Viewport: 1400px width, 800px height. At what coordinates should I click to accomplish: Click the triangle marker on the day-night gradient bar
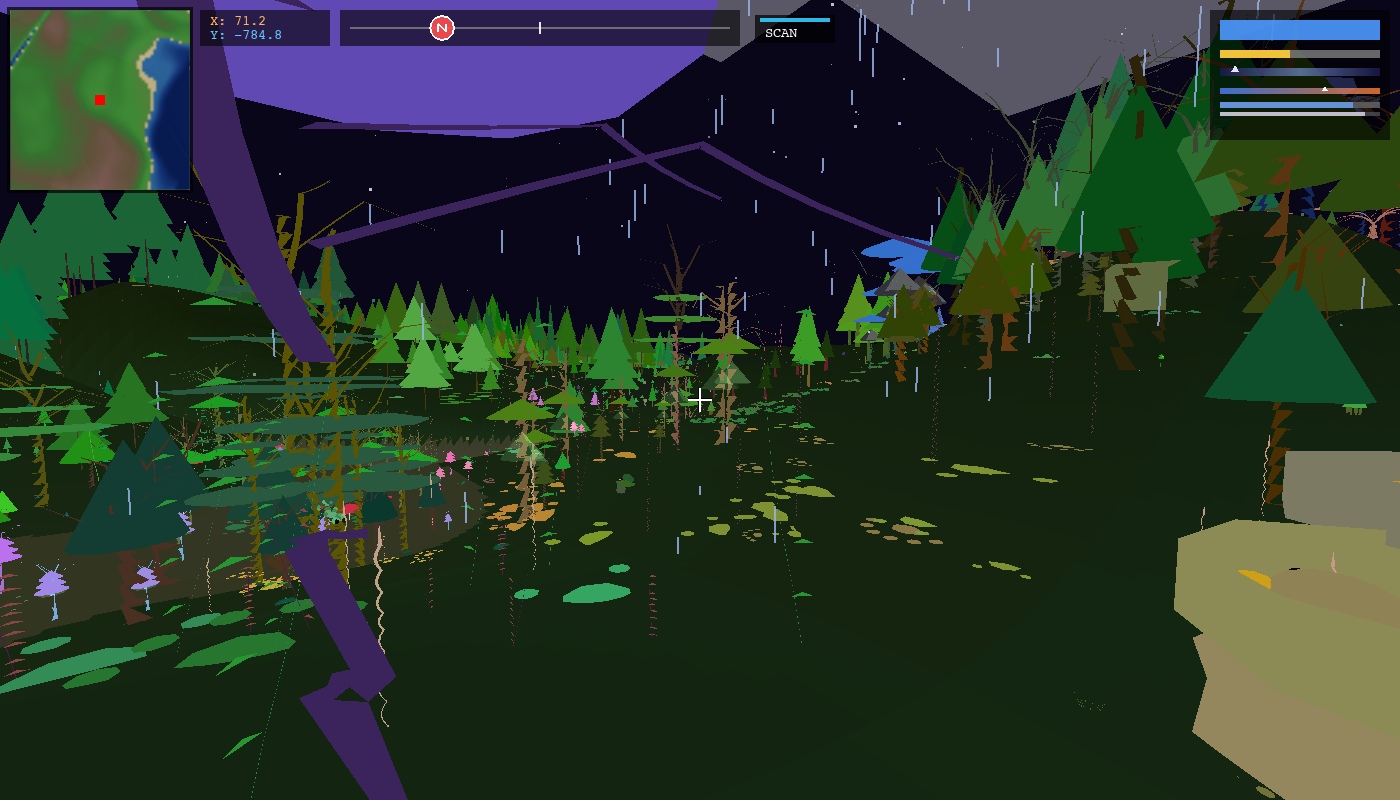coord(1236,70)
